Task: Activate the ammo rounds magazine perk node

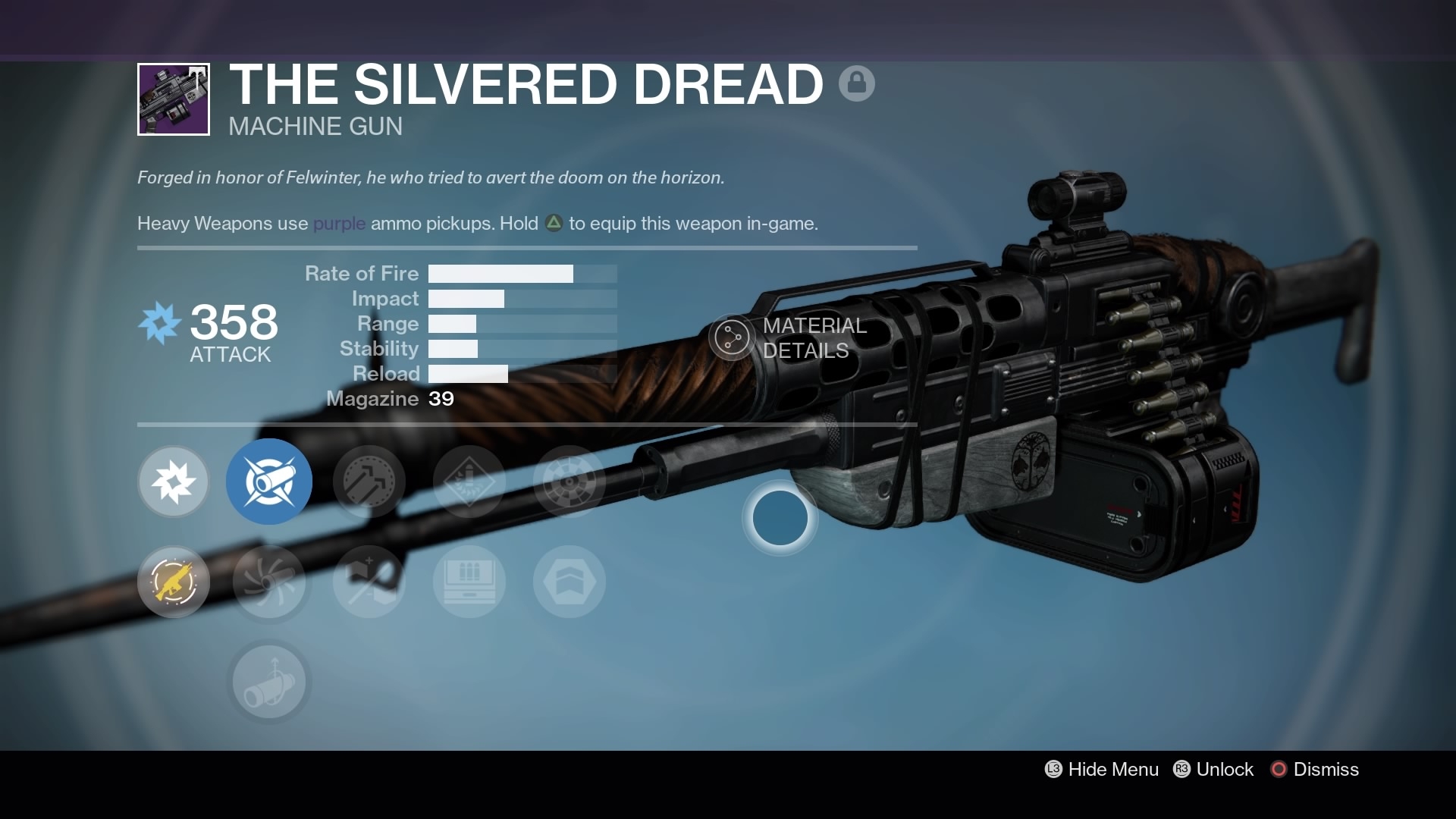Action: coord(469,582)
